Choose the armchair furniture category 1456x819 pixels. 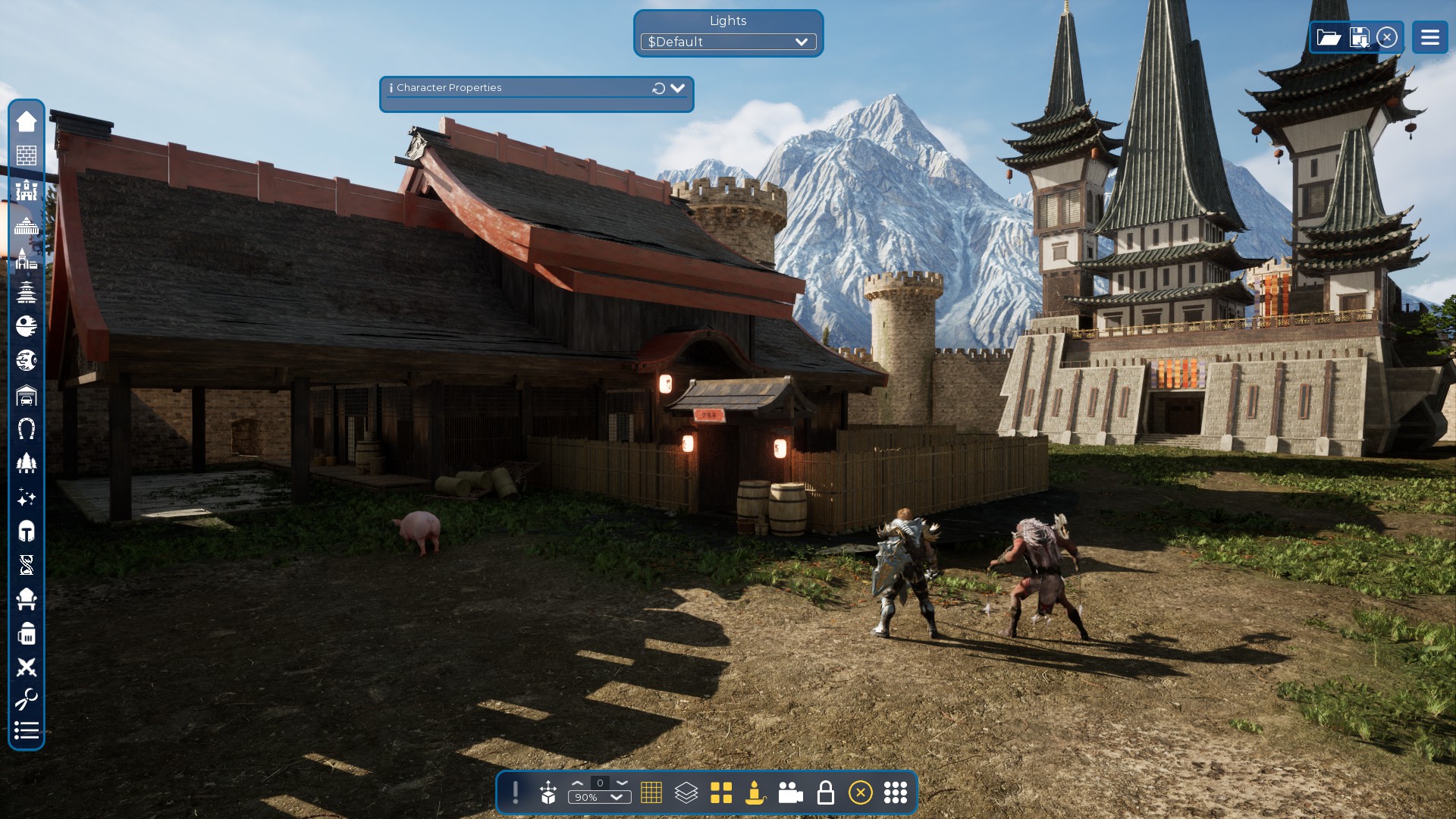pos(27,599)
